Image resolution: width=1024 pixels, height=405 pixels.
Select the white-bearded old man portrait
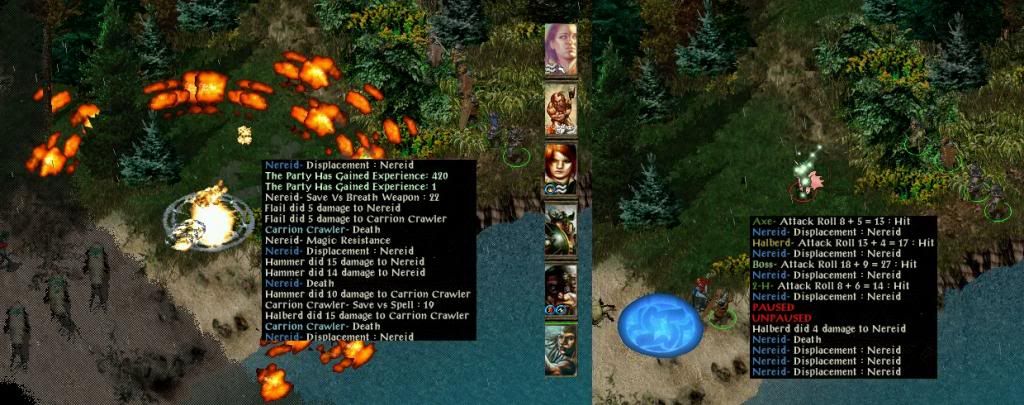tap(561, 348)
